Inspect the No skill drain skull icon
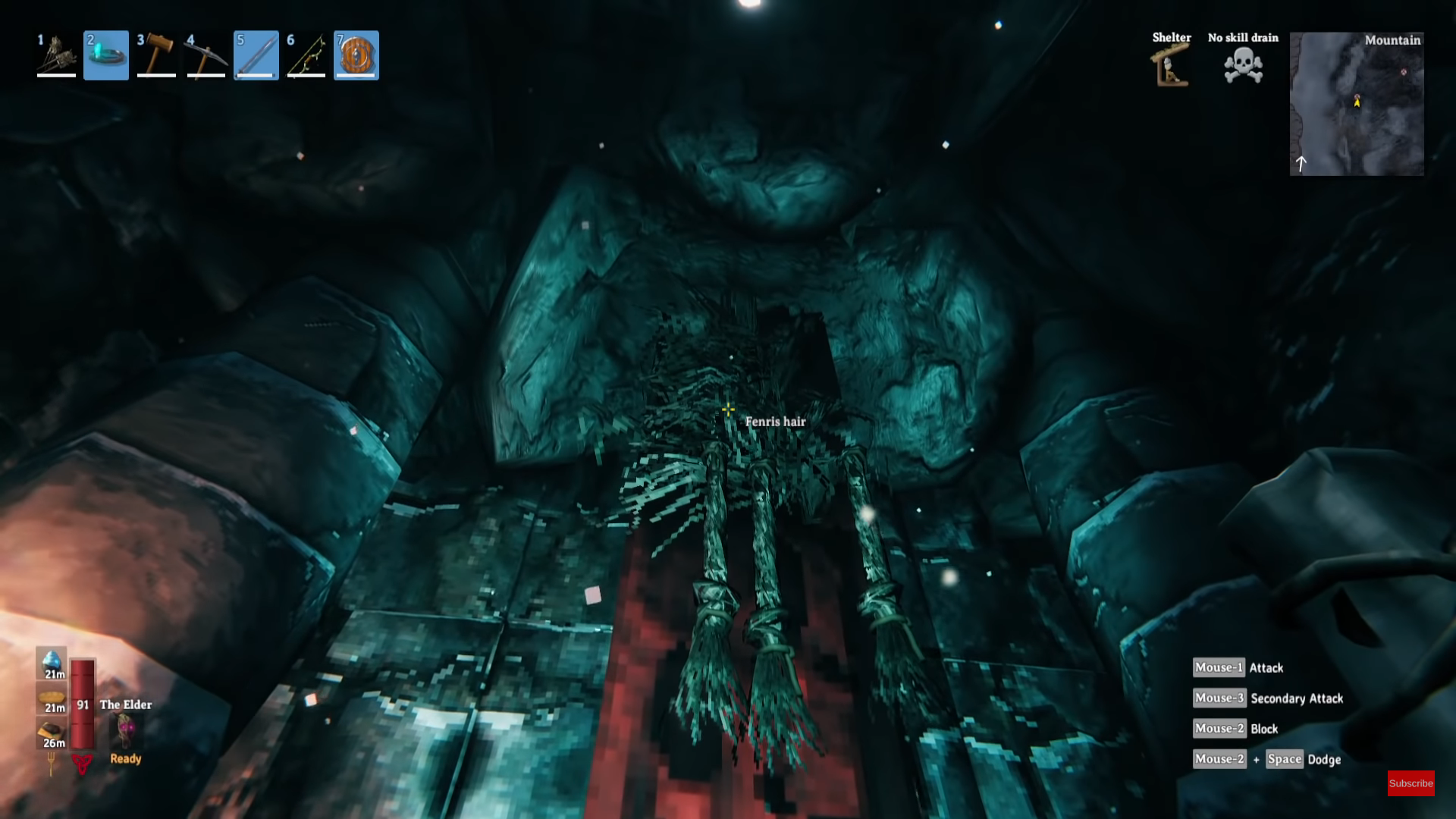Image resolution: width=1456 pixels, height=819 pixels. coord(1243,66)
